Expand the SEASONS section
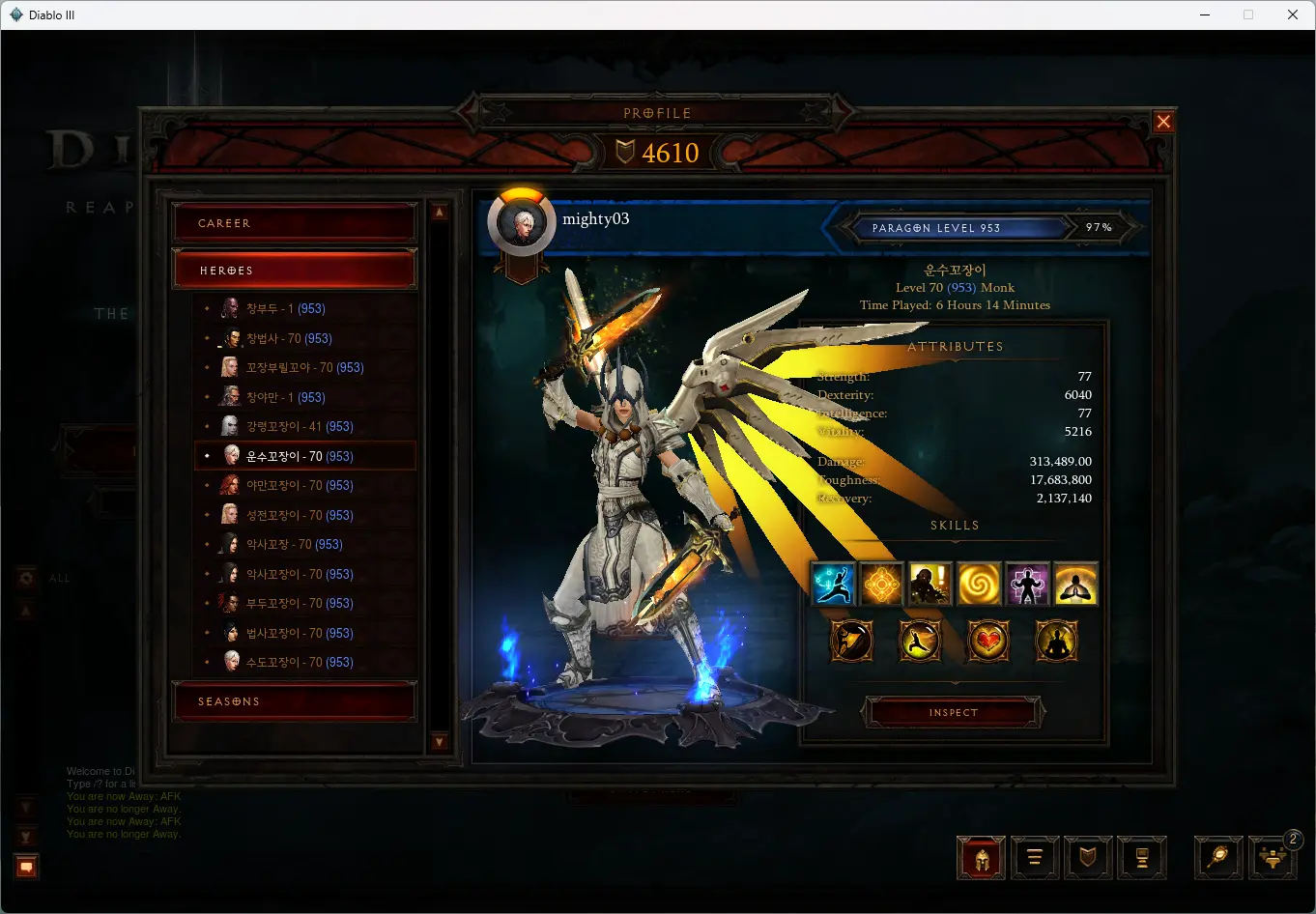Image resolution: width=1316 pixels, height=914 pixels. point(295,700)
